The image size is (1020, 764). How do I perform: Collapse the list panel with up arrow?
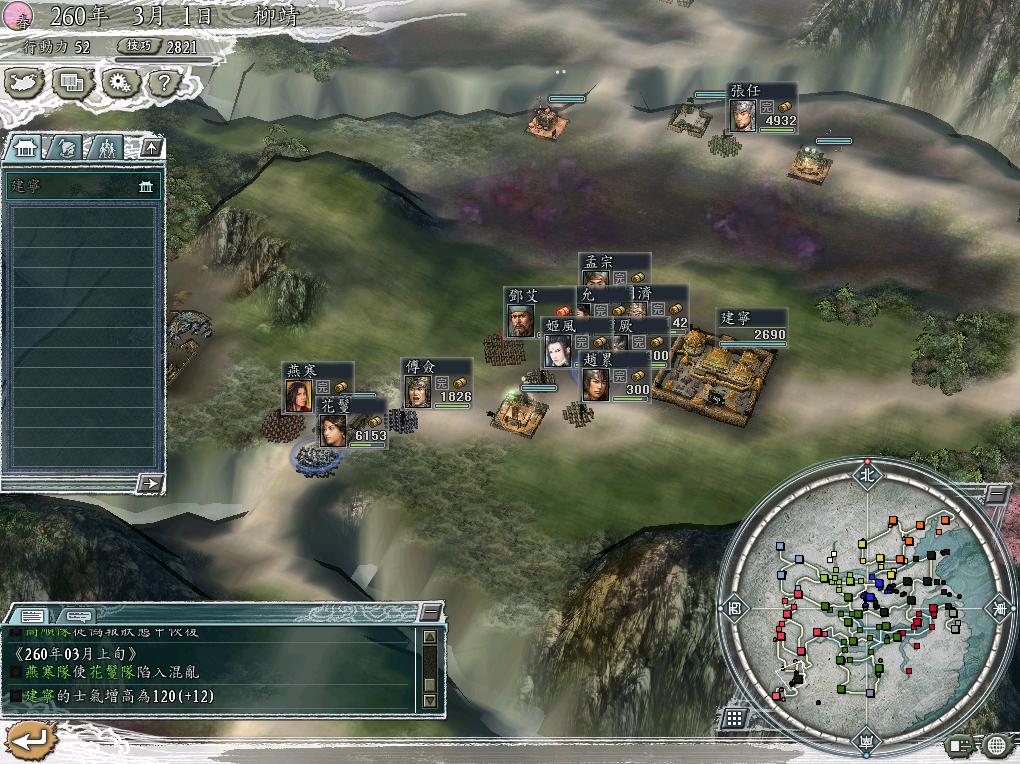coord(150,148)
